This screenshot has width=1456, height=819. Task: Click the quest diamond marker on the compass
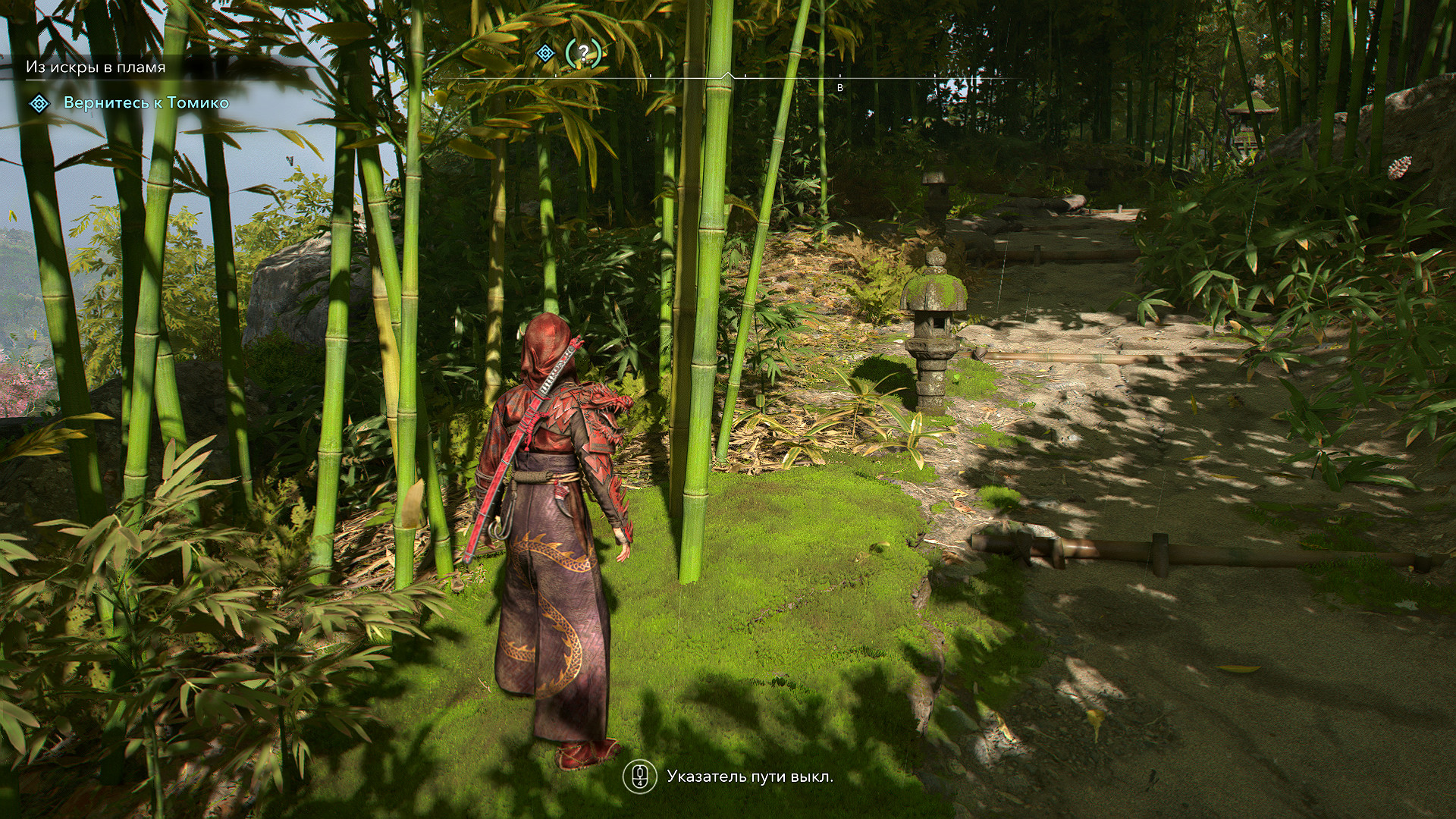(544, 53)
